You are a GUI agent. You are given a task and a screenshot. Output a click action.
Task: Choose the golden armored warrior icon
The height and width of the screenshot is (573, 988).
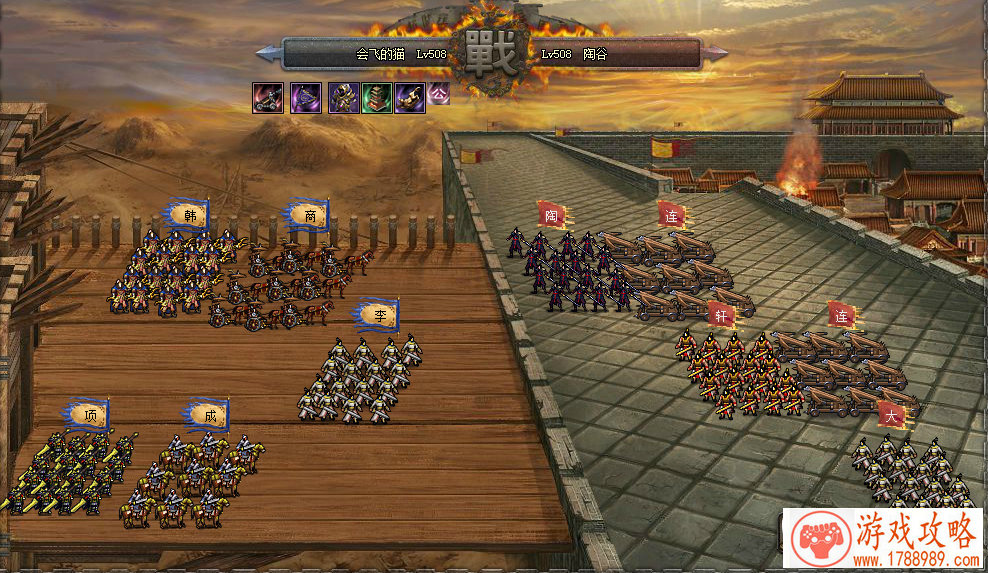click(x=343, y=98)
